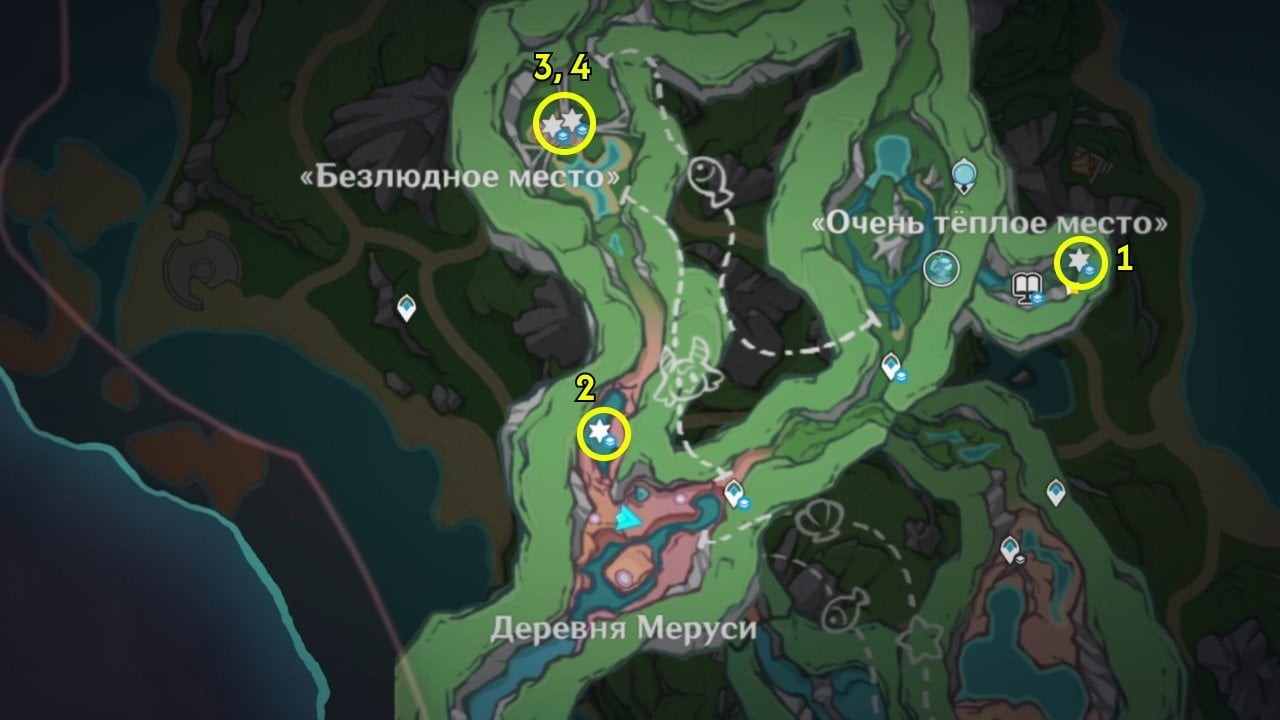
Task: Click star marker 2 above Деревня Меруси
Action: tap(601, 433)
